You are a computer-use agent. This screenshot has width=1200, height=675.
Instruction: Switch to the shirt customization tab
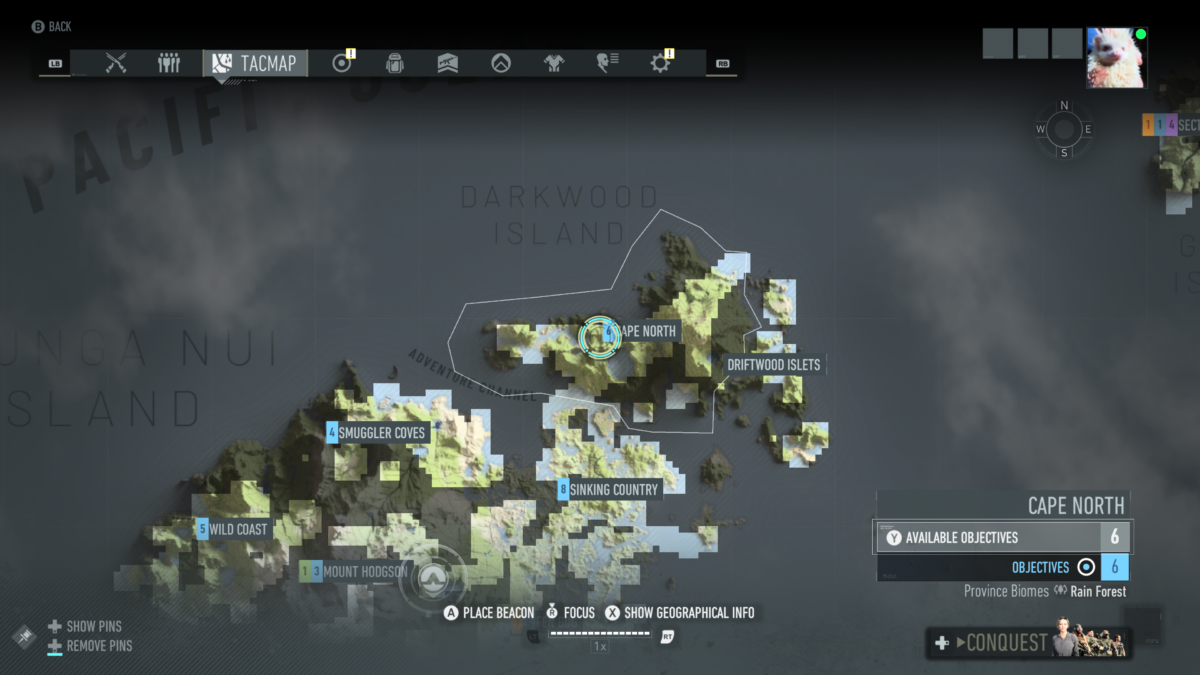coord(554,63)
